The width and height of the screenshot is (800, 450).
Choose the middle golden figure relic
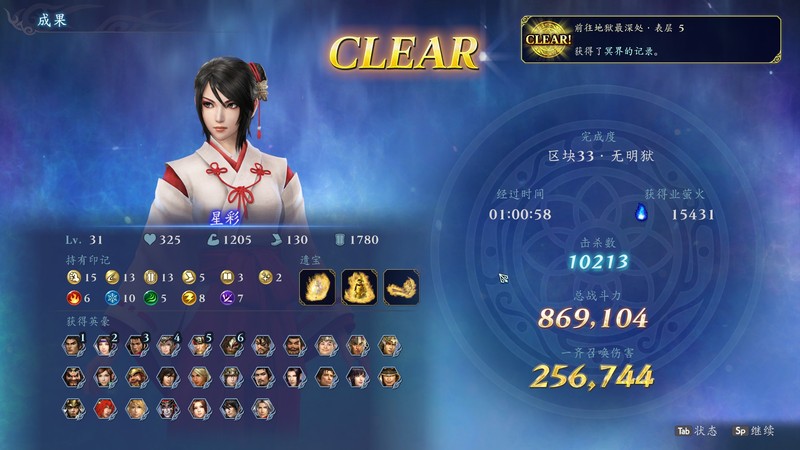click(x=359, y=286)
